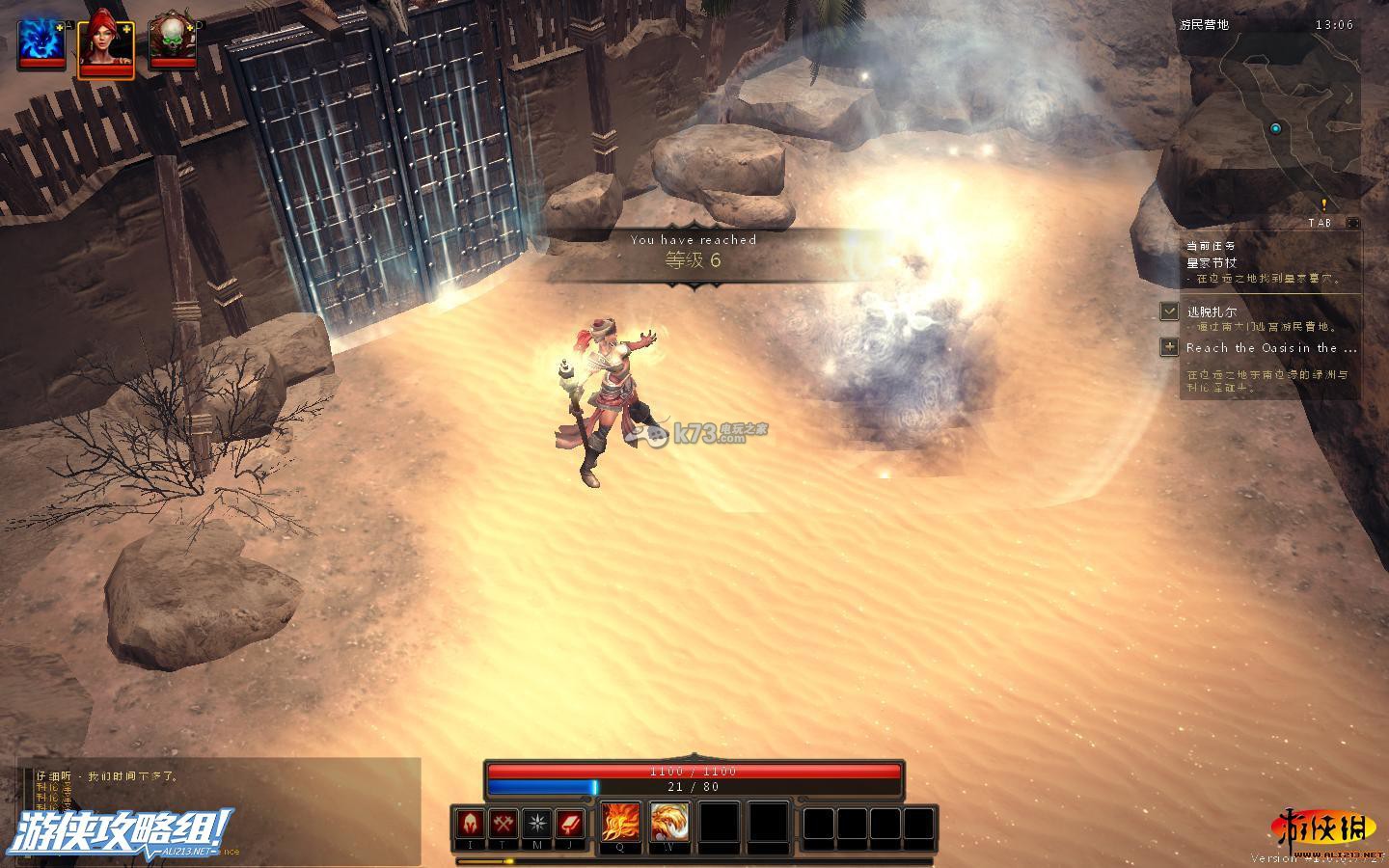Toggle the checkmark box beside 逃脱扎尔 quest
Viewport: 1389px width, 868px height.
1169,312
